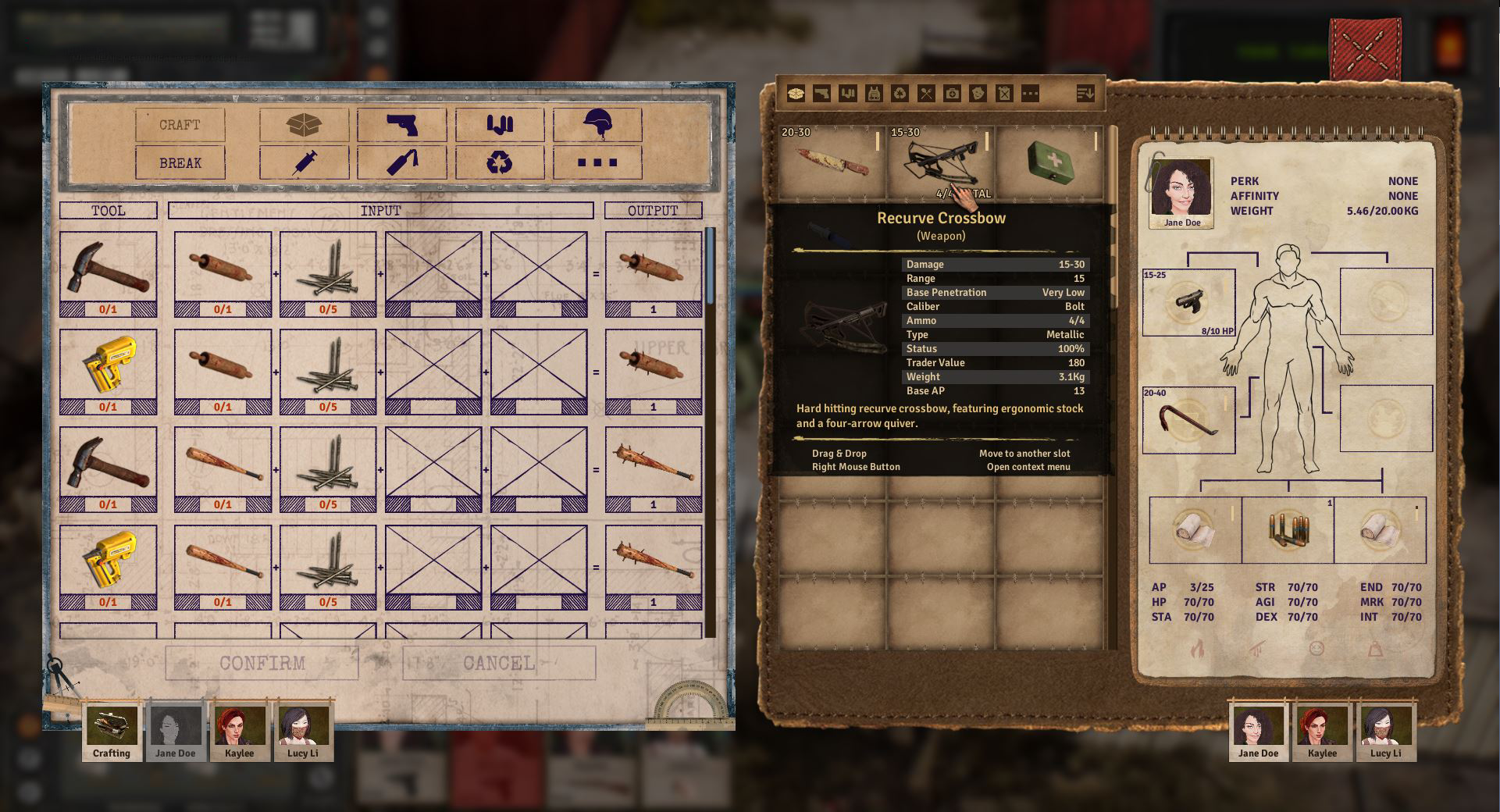Pick the bloody knife inventory slot
Viewport: 1500px width, 812px height.
click(x=832, y=163)
